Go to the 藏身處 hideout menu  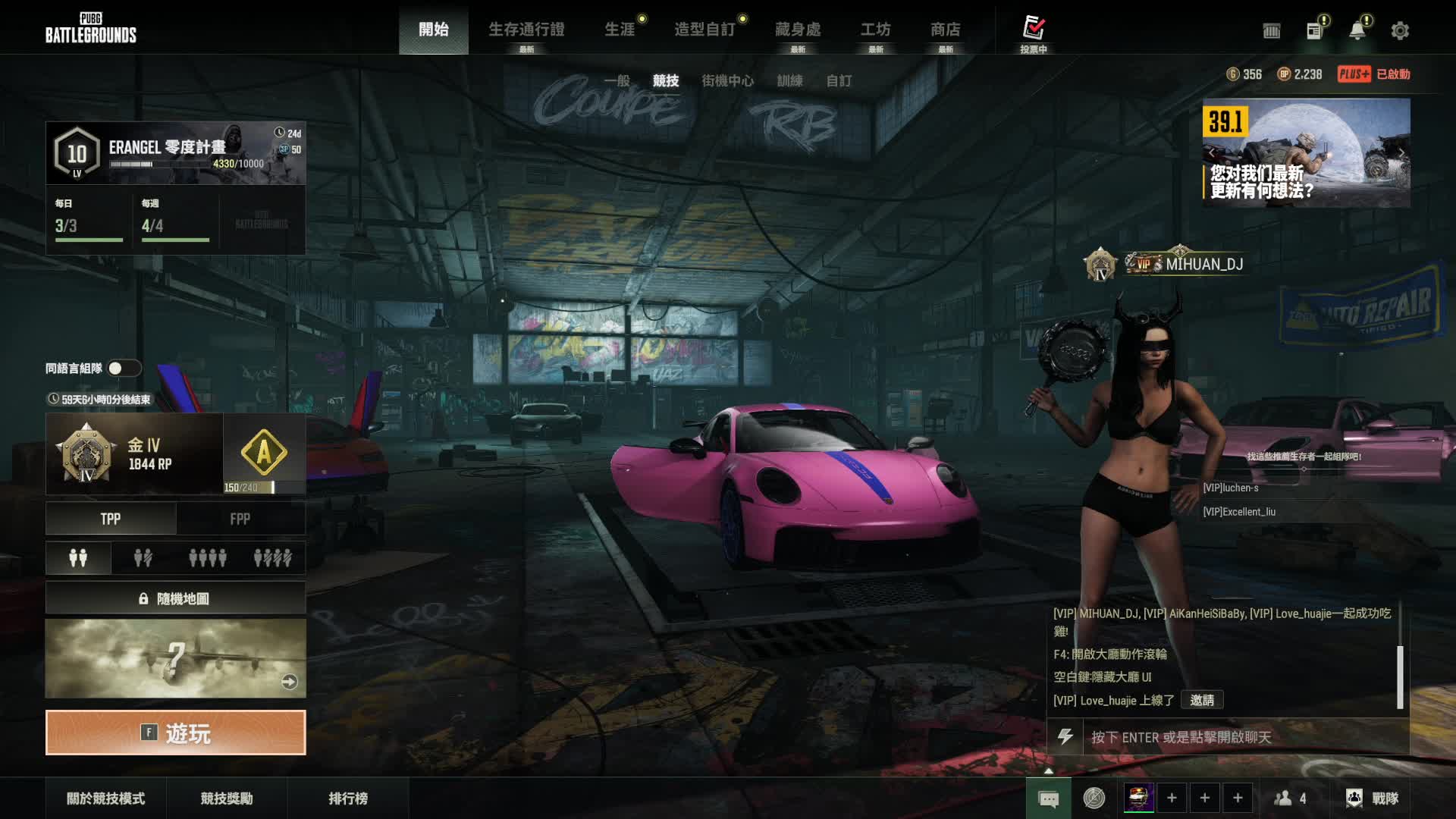pos(798,30)
